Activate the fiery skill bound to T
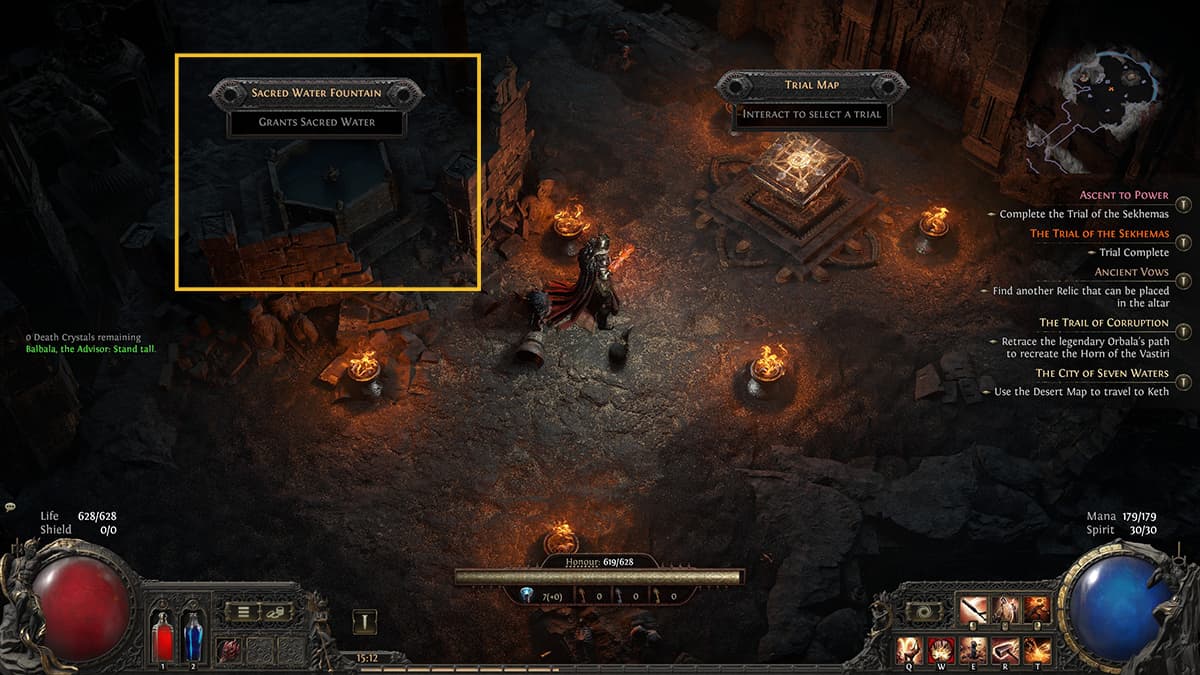Image resolution: width=1200 pixels, height=675 pixels. (1037, 650)
